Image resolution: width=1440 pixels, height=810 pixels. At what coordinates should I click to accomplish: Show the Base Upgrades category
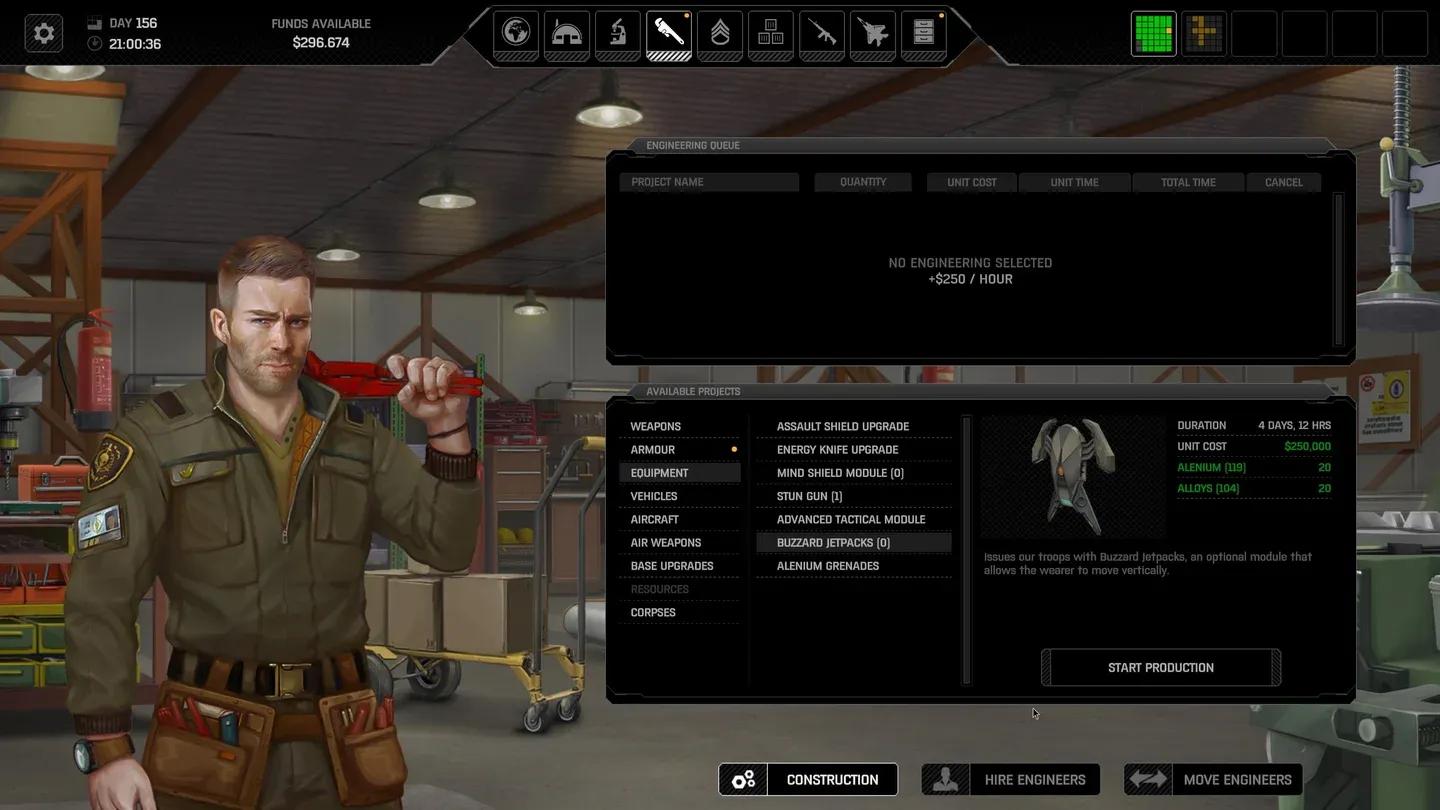672,566
